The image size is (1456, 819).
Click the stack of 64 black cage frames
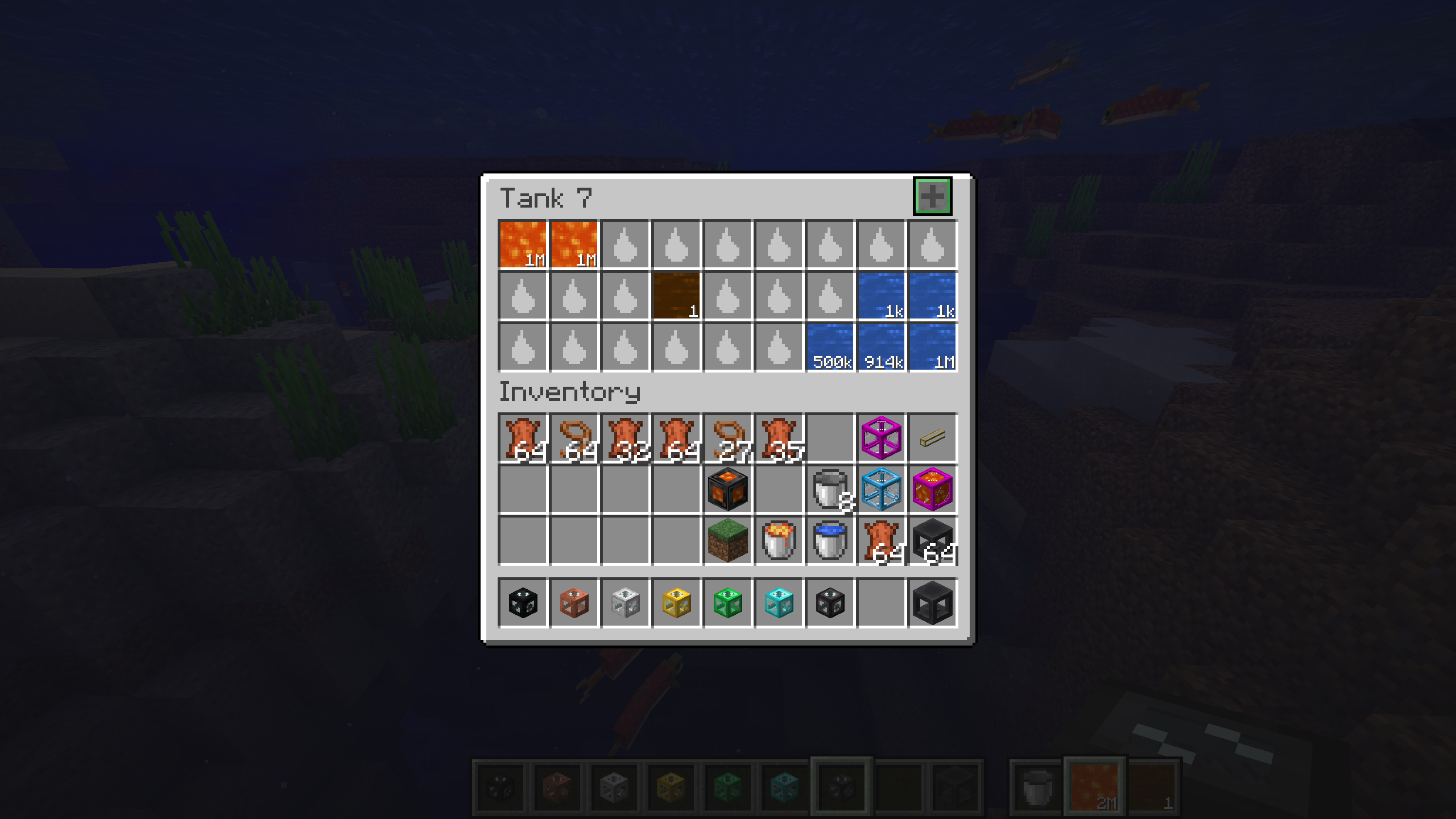pos(932,539)
